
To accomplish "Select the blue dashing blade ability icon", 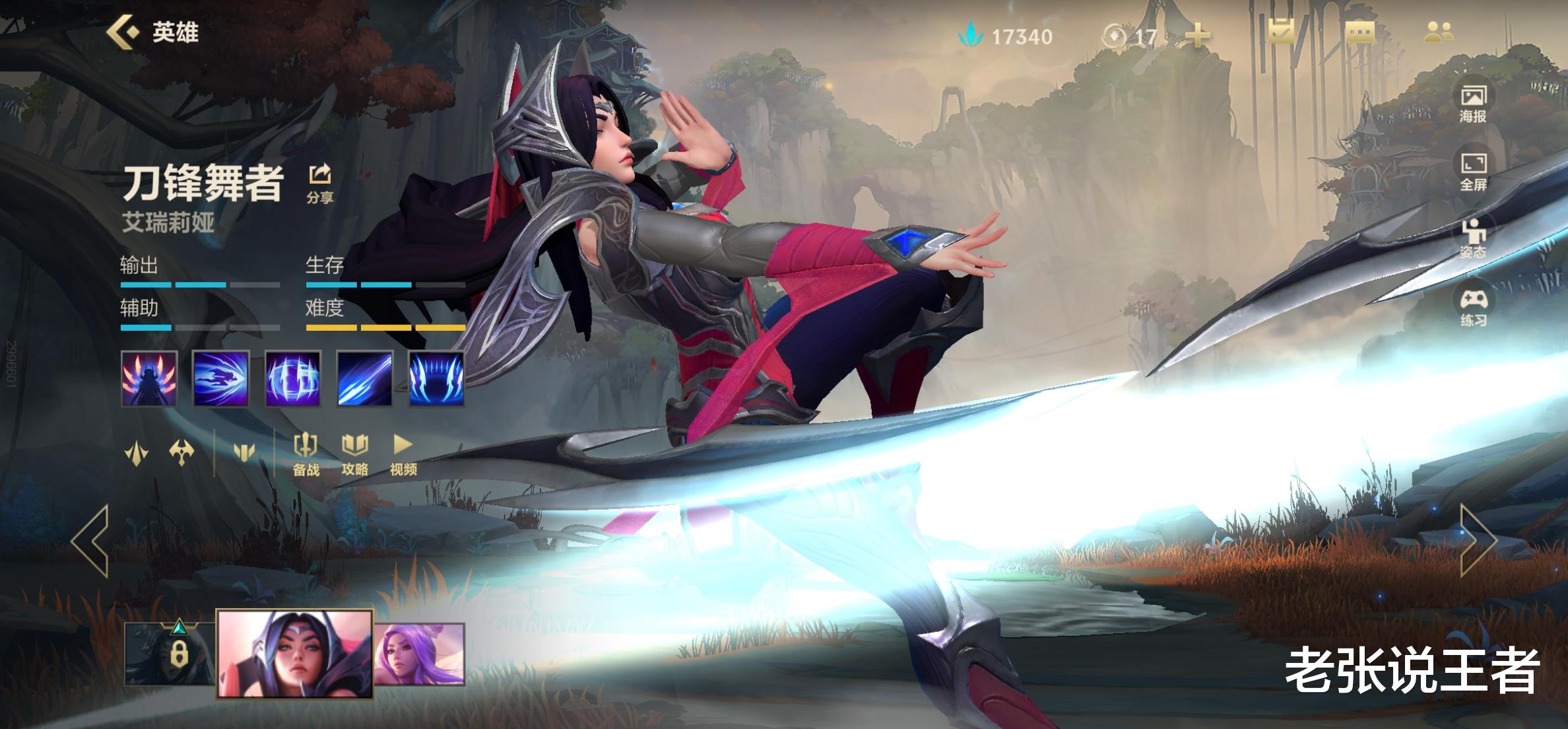I will pos(220,378).
